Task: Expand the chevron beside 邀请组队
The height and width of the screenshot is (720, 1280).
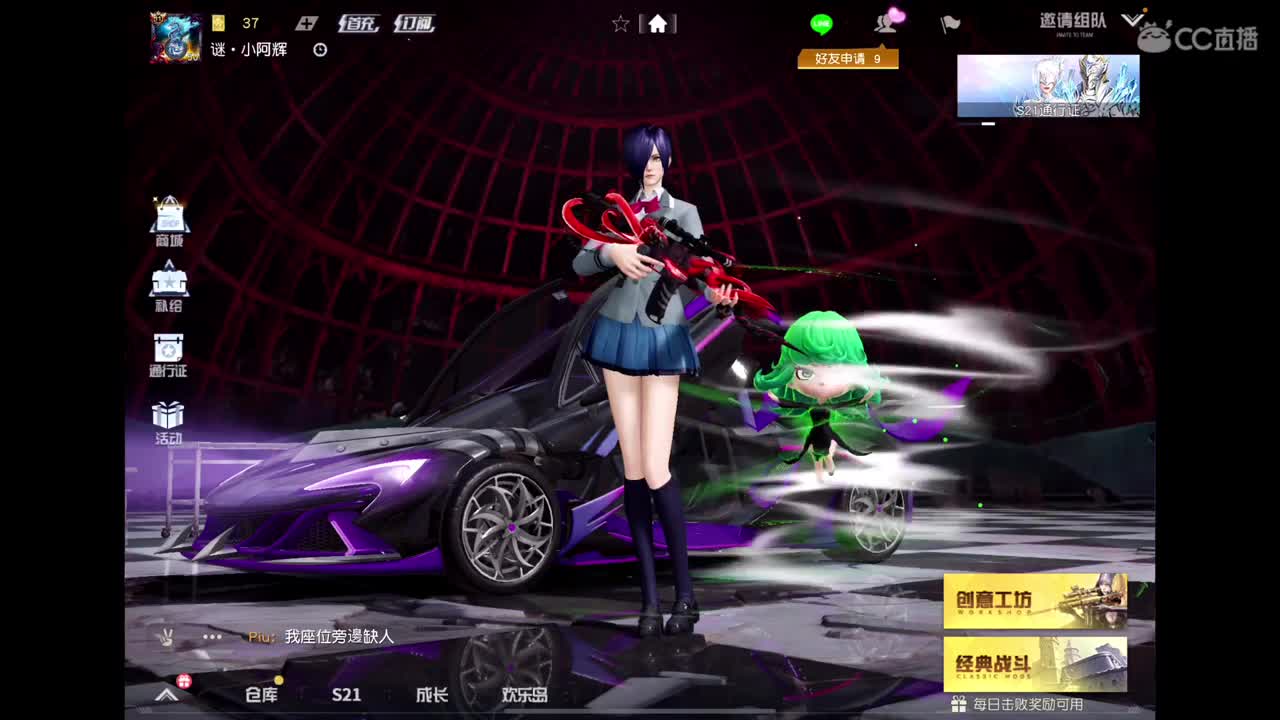Action: [1133, 18]
